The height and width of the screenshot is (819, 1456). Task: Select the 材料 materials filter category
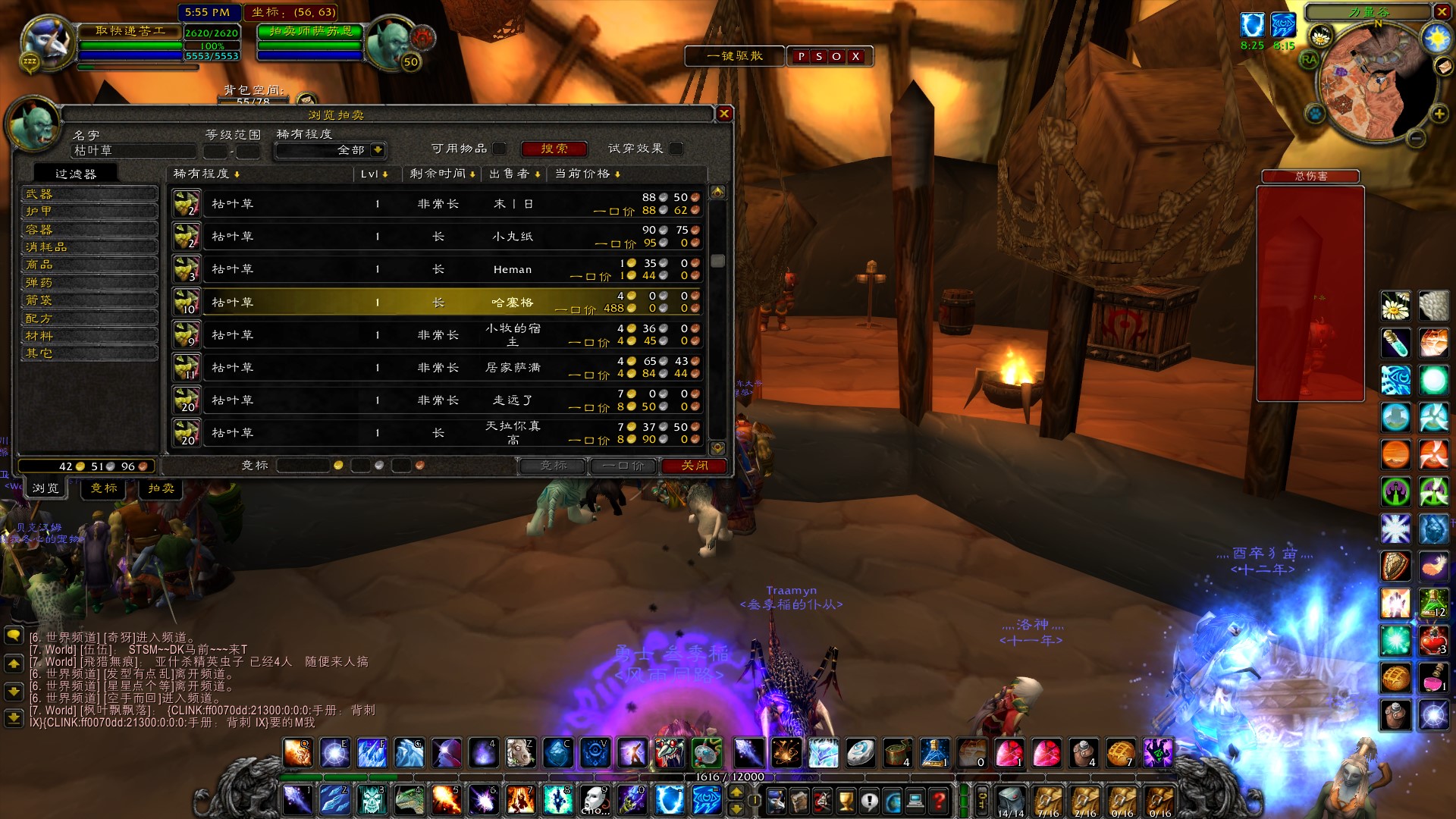89,336
